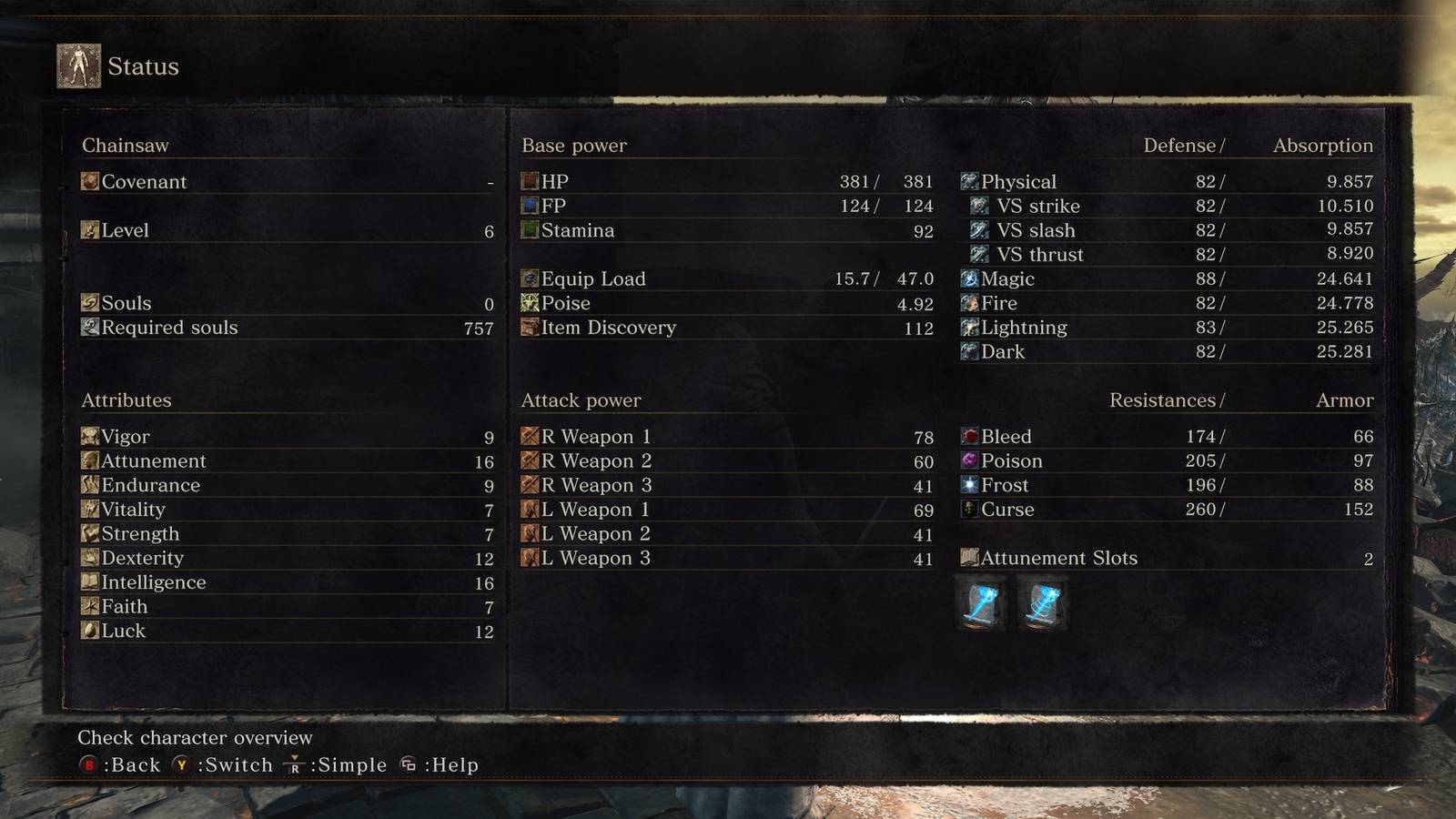
Task: Highlight the Item Discovery row
Action: click(726, 328)
